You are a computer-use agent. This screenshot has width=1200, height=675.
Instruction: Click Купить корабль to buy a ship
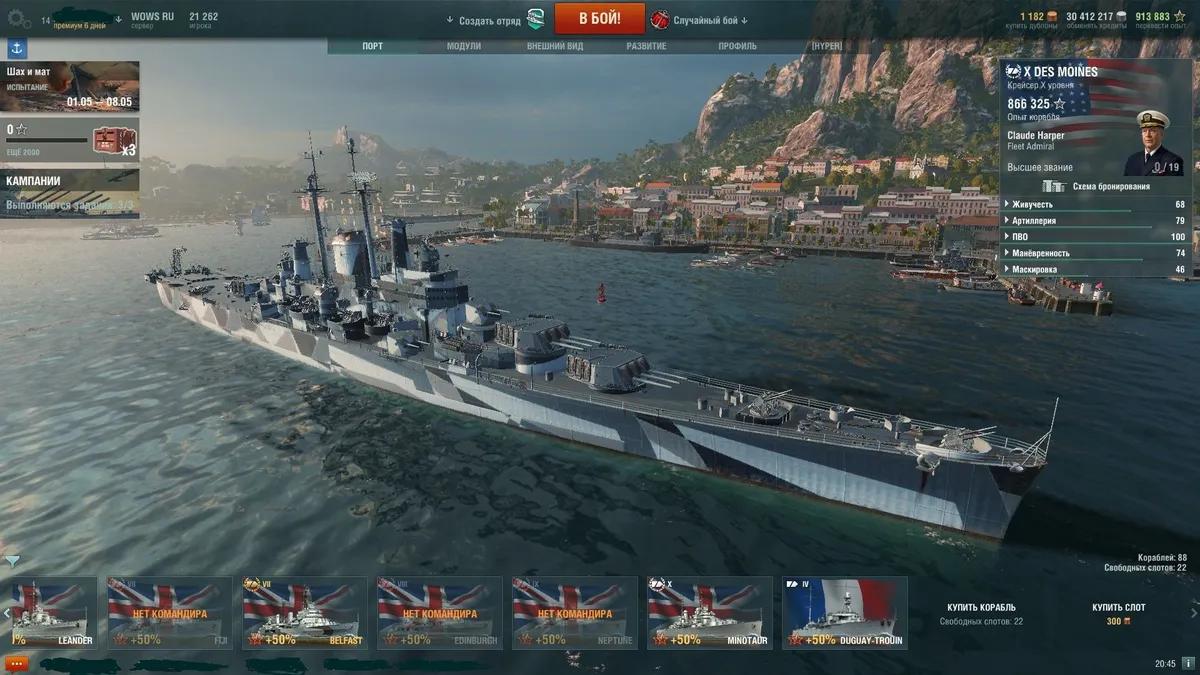(x=981, y=608)
